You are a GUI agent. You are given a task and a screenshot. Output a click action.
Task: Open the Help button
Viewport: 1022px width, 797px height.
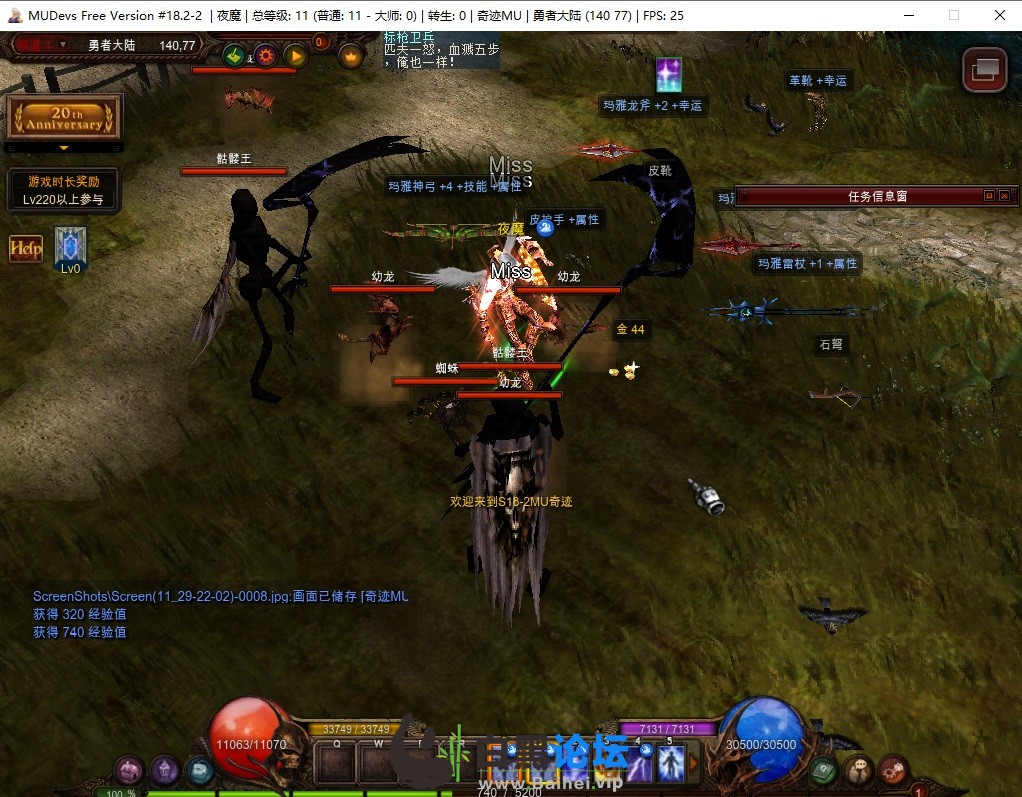click(x=26, y=249)
